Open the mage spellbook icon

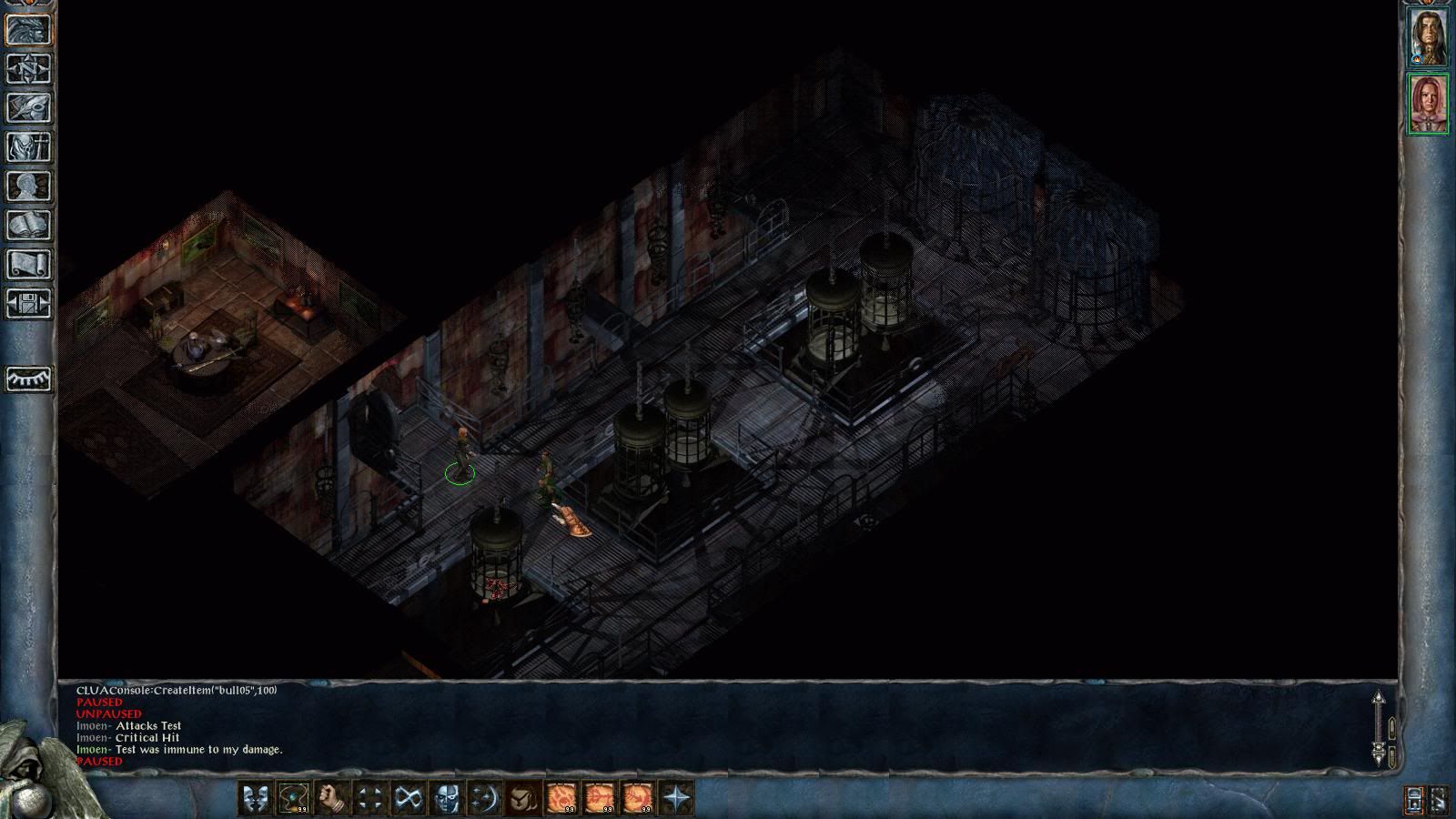coord(28,226)
